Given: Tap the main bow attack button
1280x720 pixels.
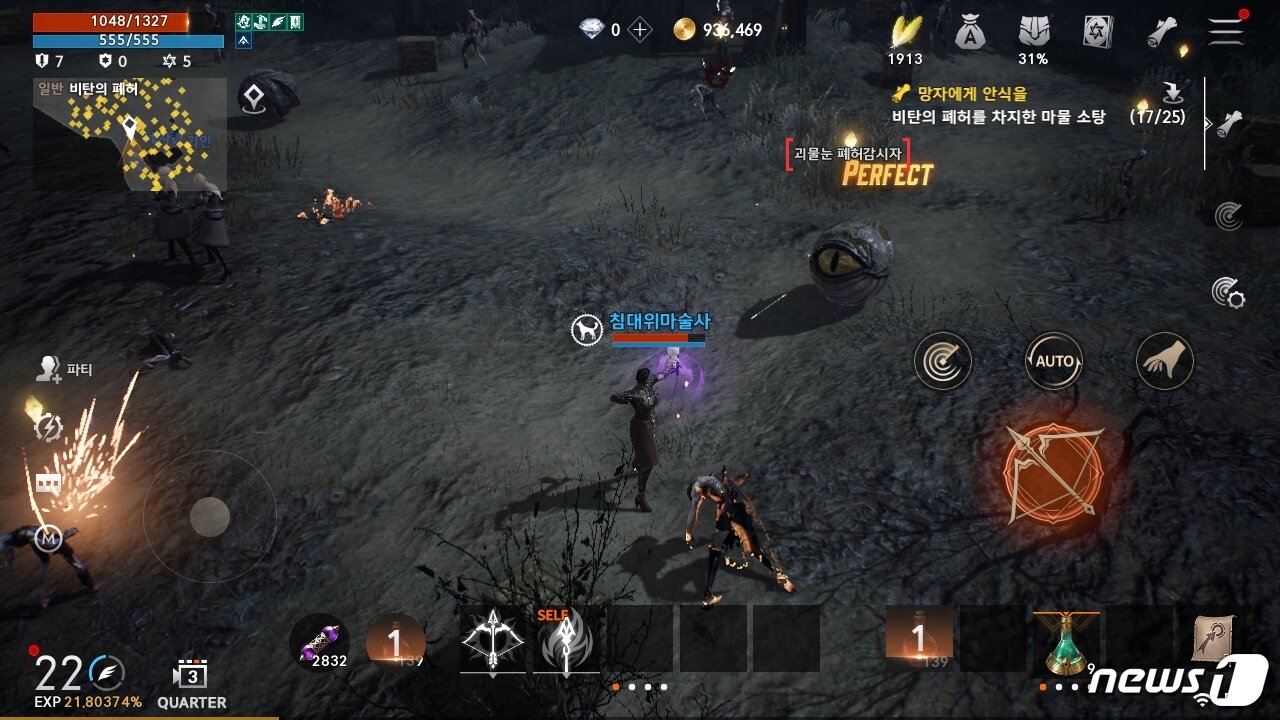Looking at the screenshot, I should click(x=1053, y=473).
